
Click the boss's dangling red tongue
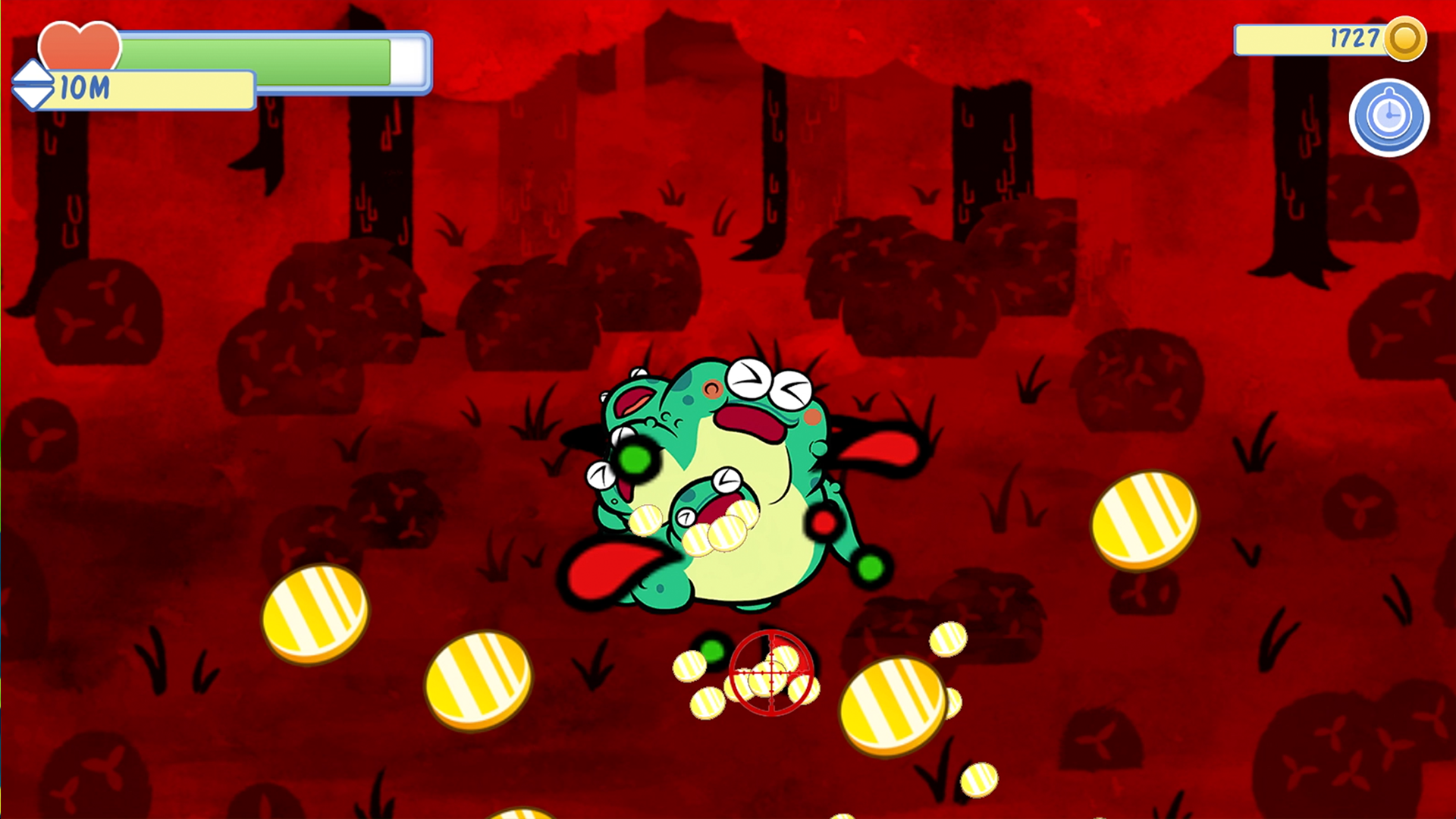tap(614, 569)
